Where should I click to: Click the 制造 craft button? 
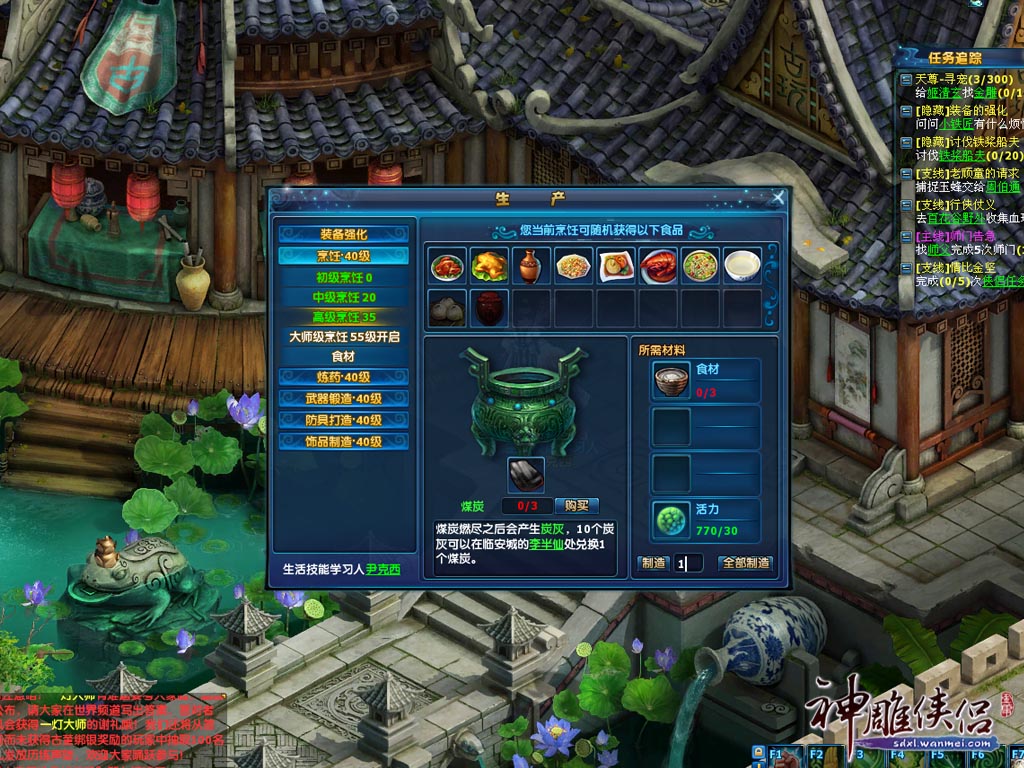[x=653, y=563]
